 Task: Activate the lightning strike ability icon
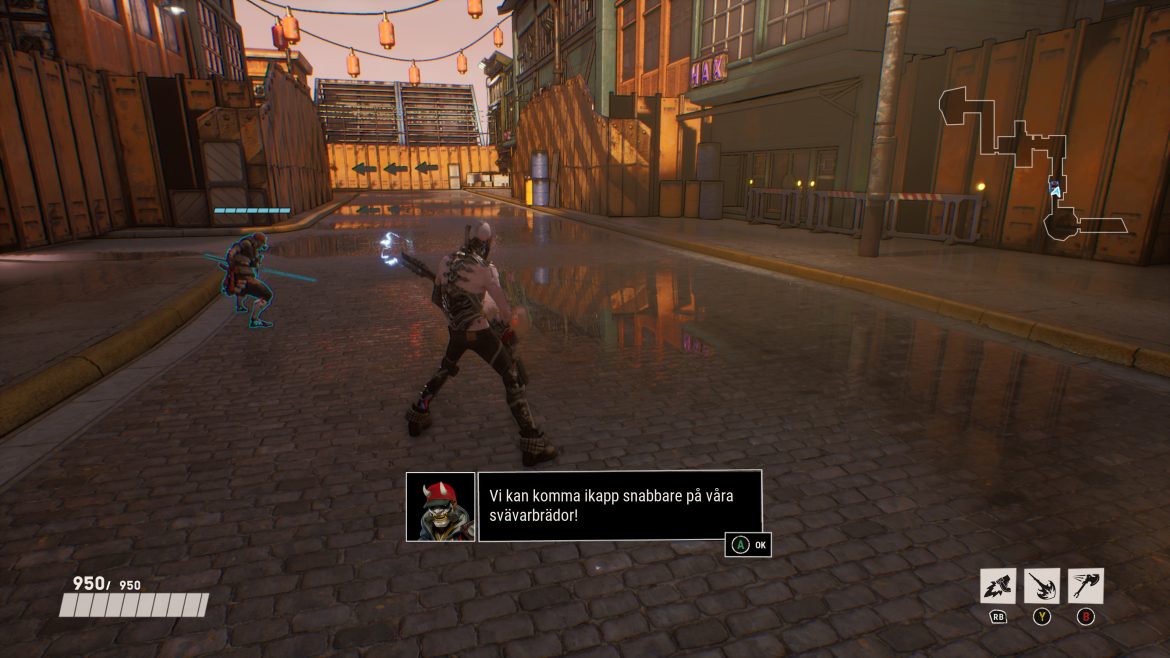point(998,585)
